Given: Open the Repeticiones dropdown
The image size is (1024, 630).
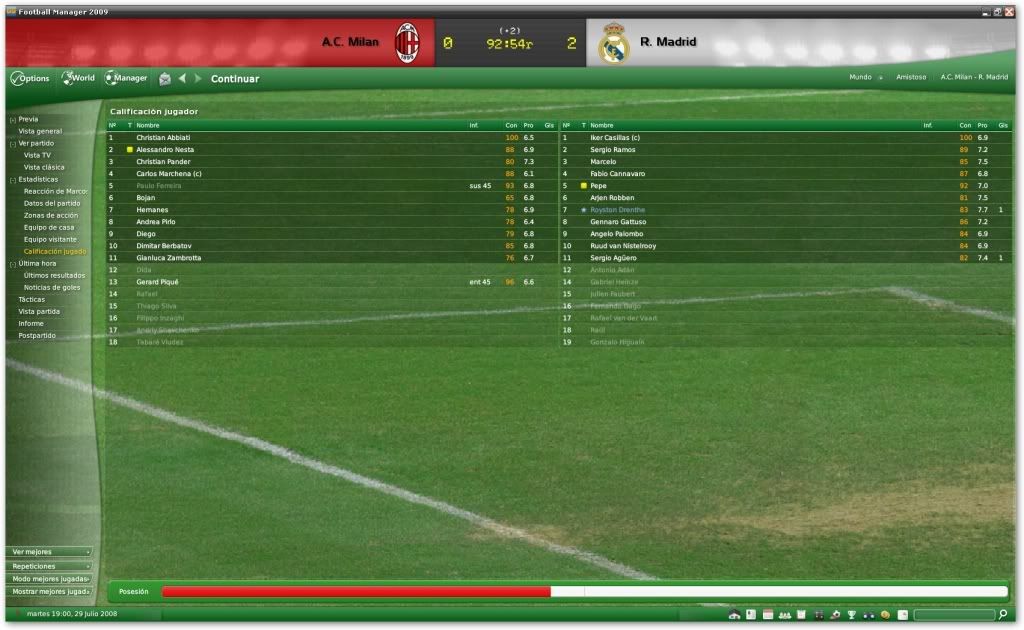Looking at the screenshot, I should 50,566.
